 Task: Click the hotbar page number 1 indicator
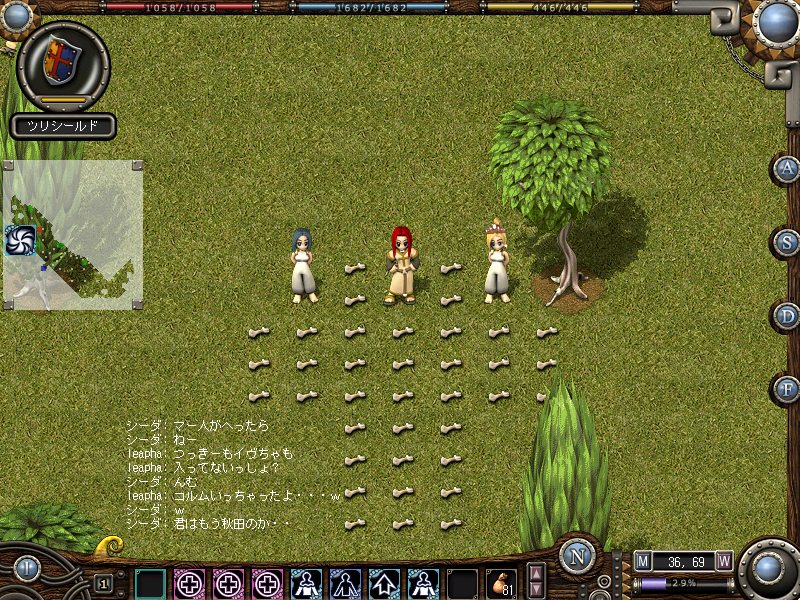[x=103, y=583]
